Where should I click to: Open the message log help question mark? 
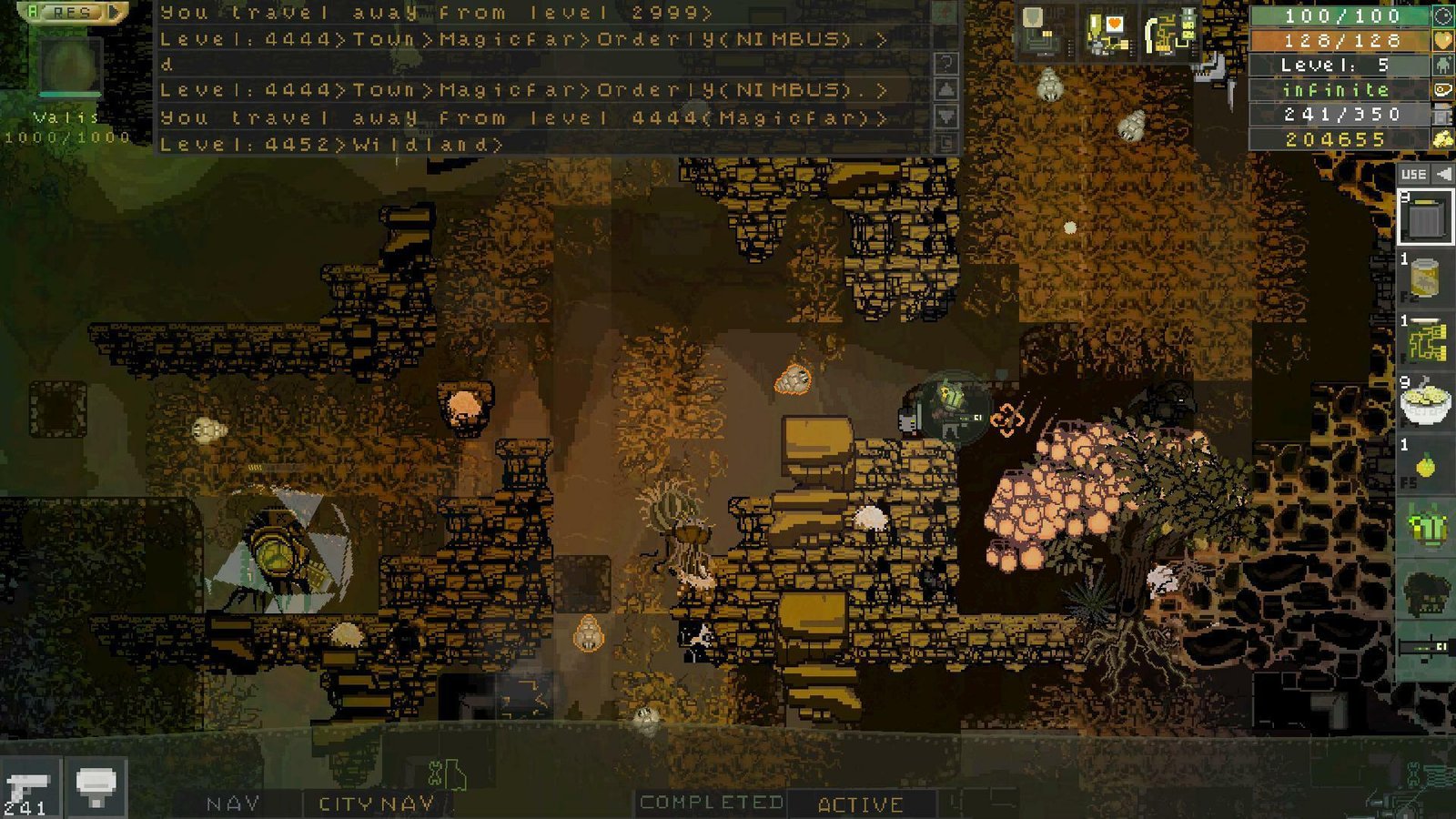pos(946,63)
